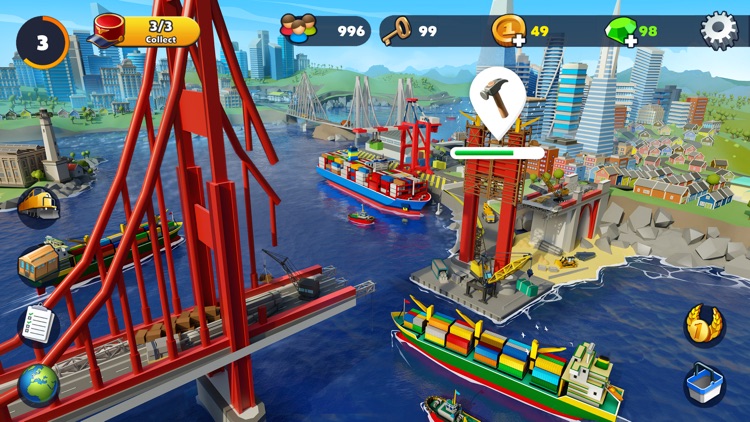Tap the player level 3 badge
Image resolution: width=750 pixels, height=422 pixels.
[x=41, y=42]
